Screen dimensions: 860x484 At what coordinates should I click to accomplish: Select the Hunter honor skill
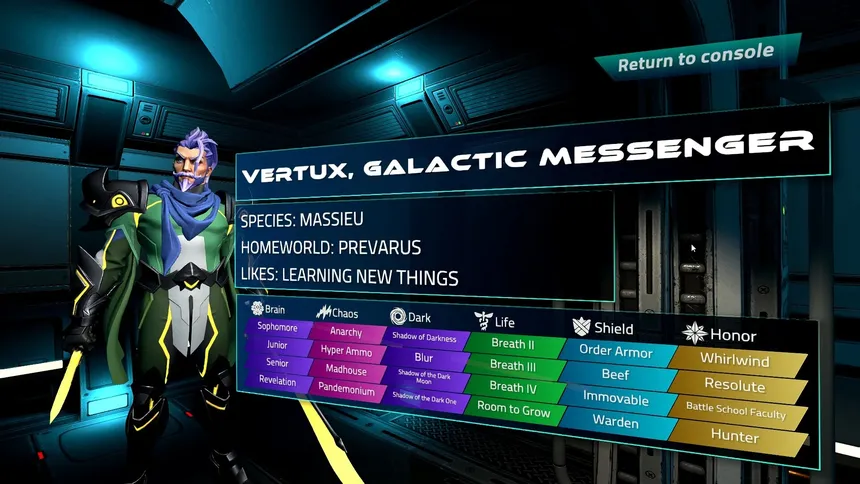pyautogui.click(x=735, y=437)
